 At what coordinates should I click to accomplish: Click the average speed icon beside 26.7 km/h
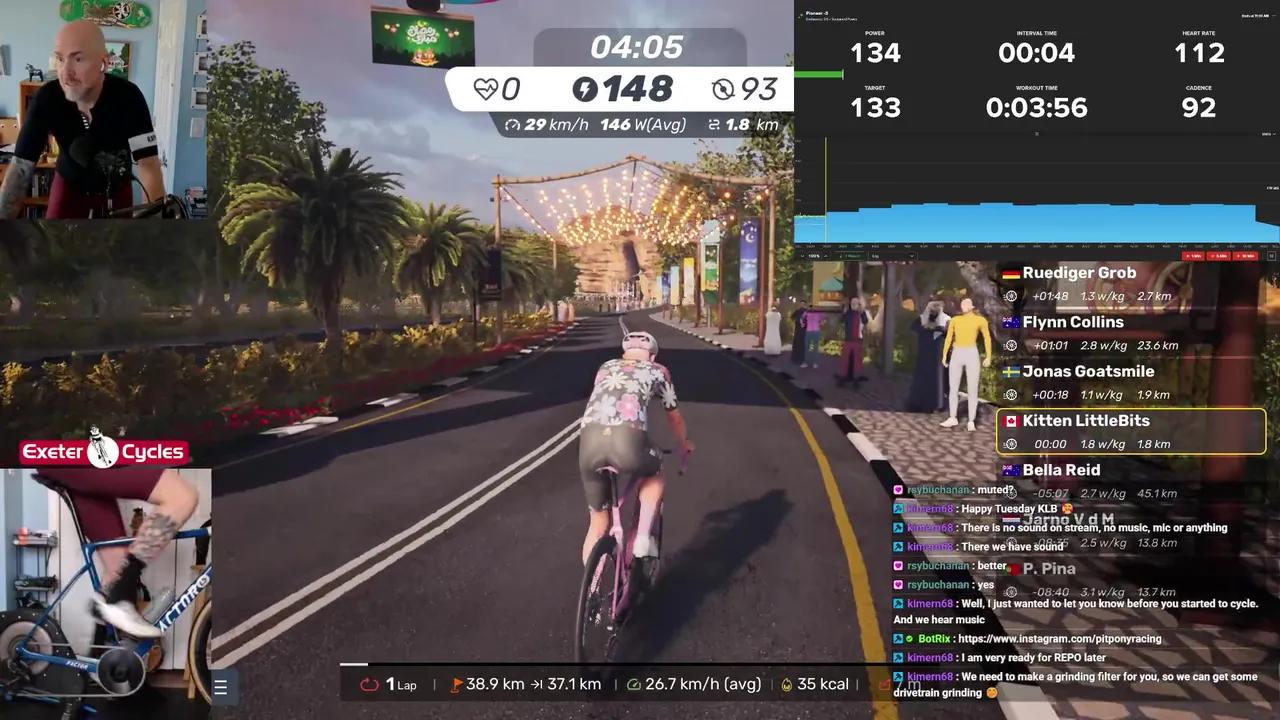coord(634,684)
